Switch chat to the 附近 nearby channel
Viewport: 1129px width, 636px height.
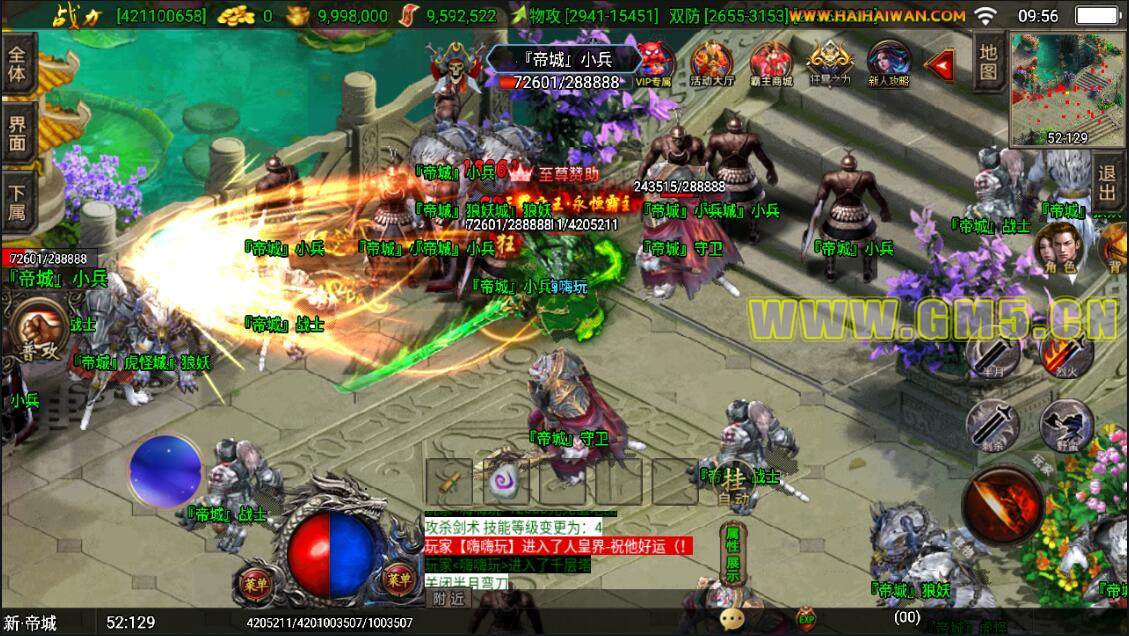(449, 598)
